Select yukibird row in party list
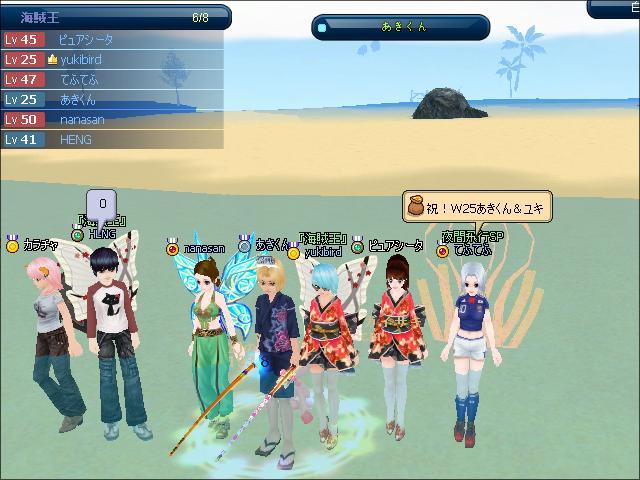 110,60
